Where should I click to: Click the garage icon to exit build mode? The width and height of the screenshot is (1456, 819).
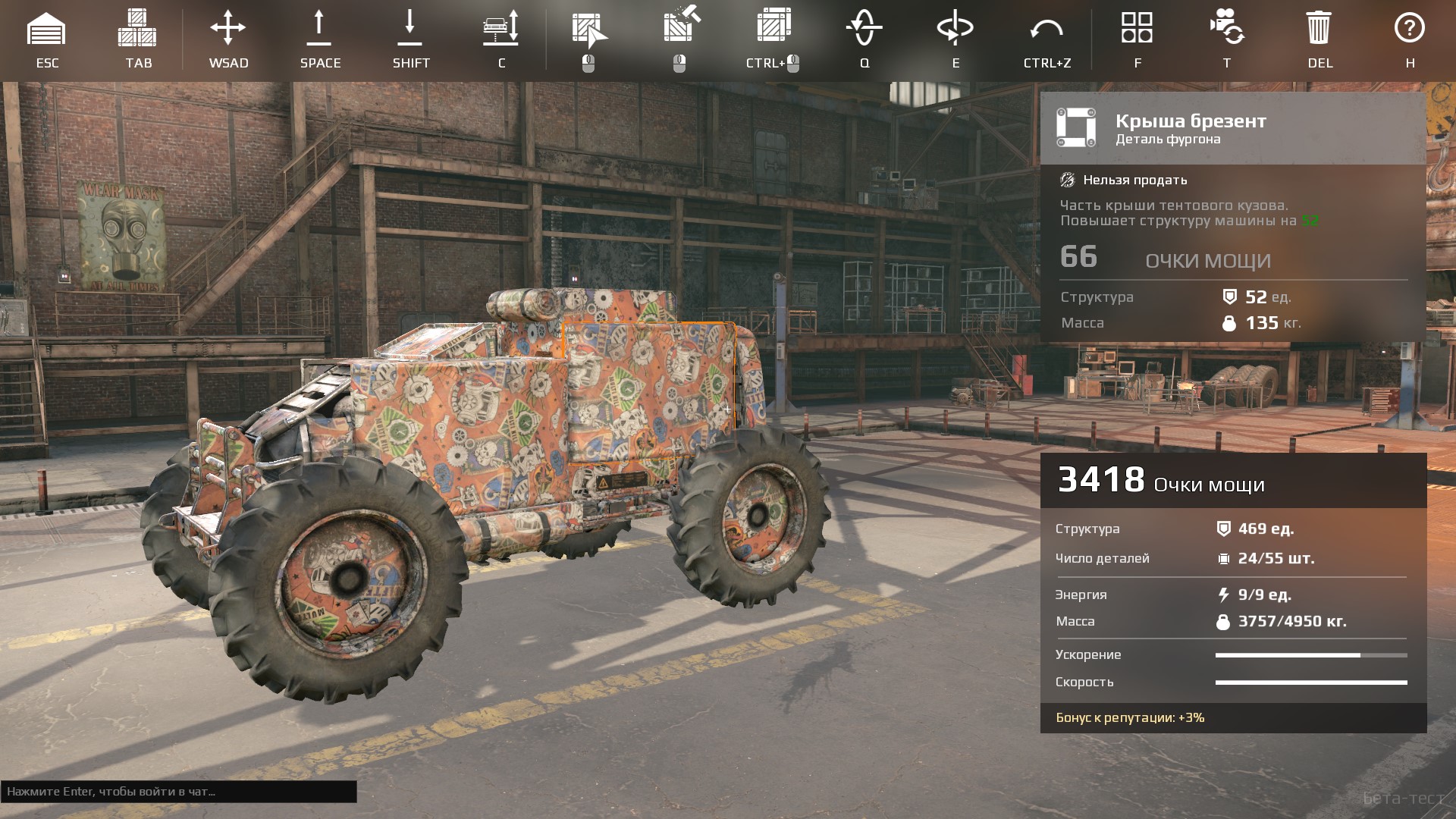[x=46, y=30]
